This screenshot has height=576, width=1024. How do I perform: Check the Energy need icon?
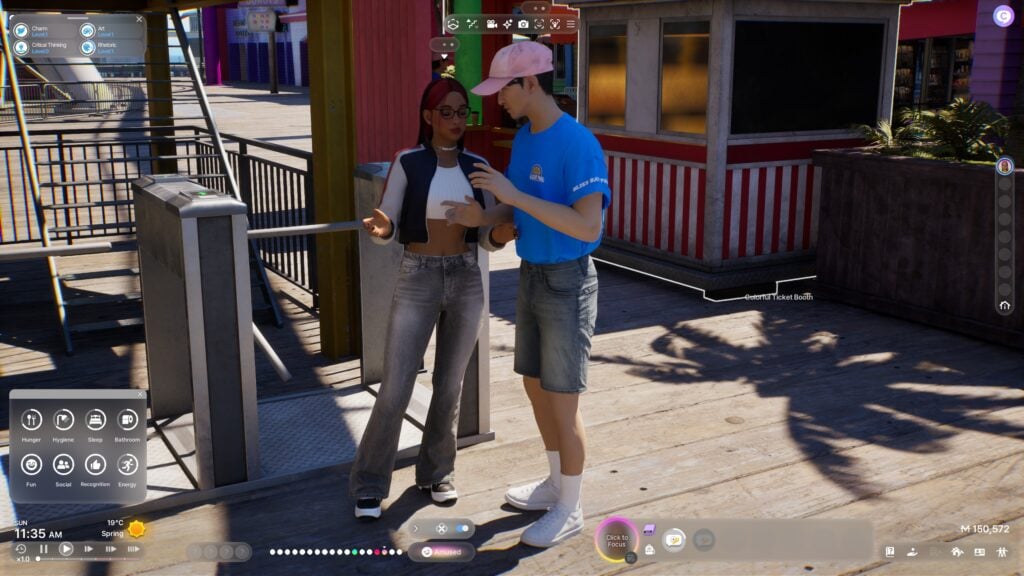(x=127, y=464)
